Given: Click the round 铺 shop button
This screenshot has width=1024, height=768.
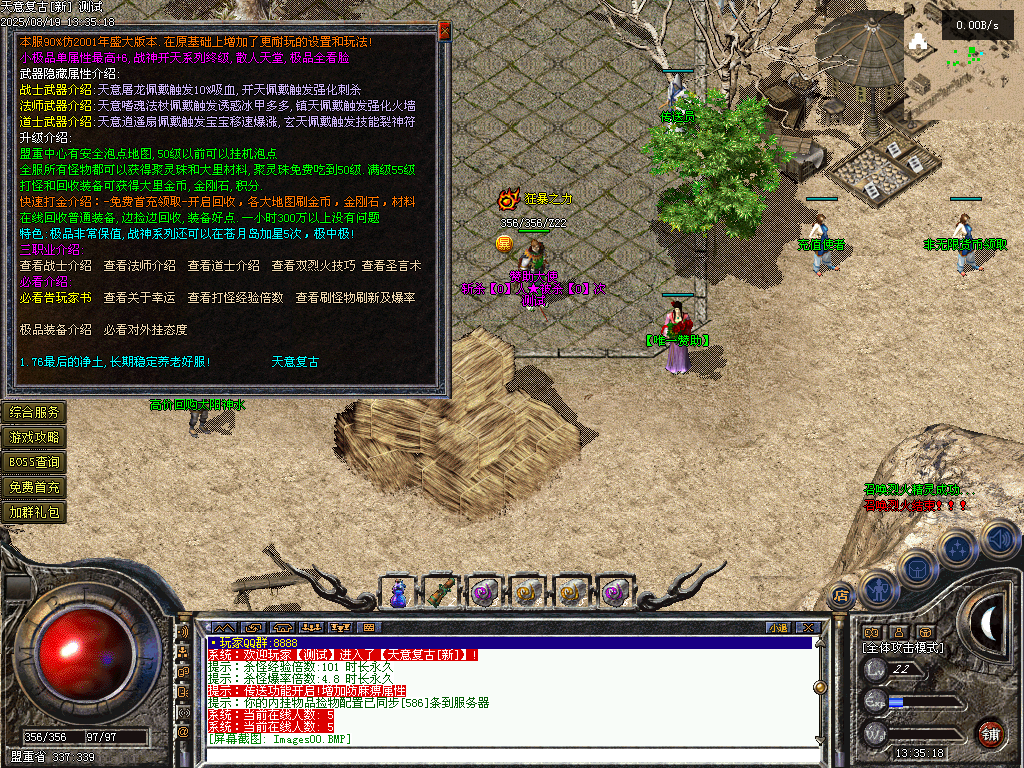Looking at the screenshot, I should tap(990, 732).
